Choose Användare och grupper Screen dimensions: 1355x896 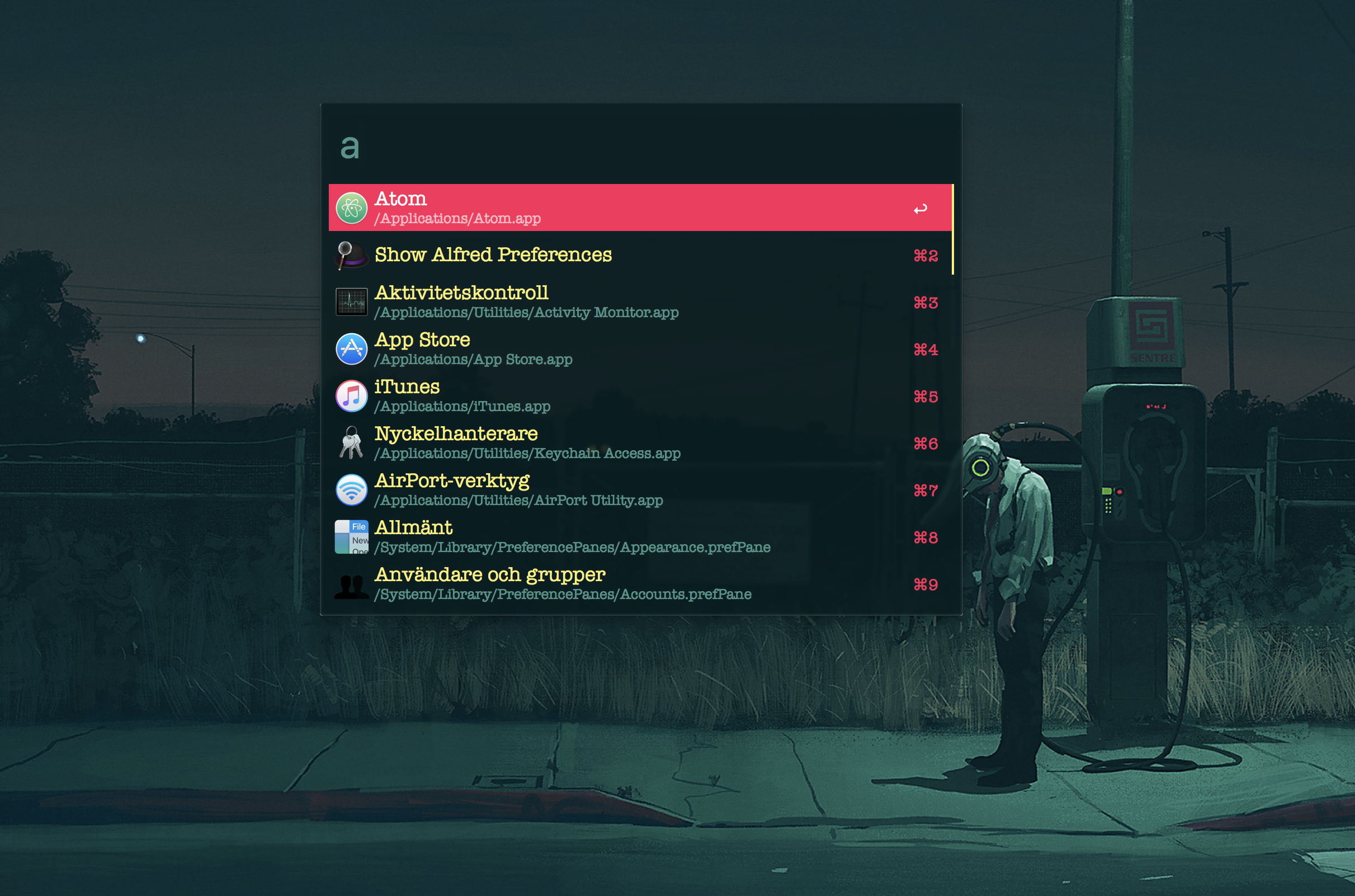pyautogui.click(x=629, y=583)
